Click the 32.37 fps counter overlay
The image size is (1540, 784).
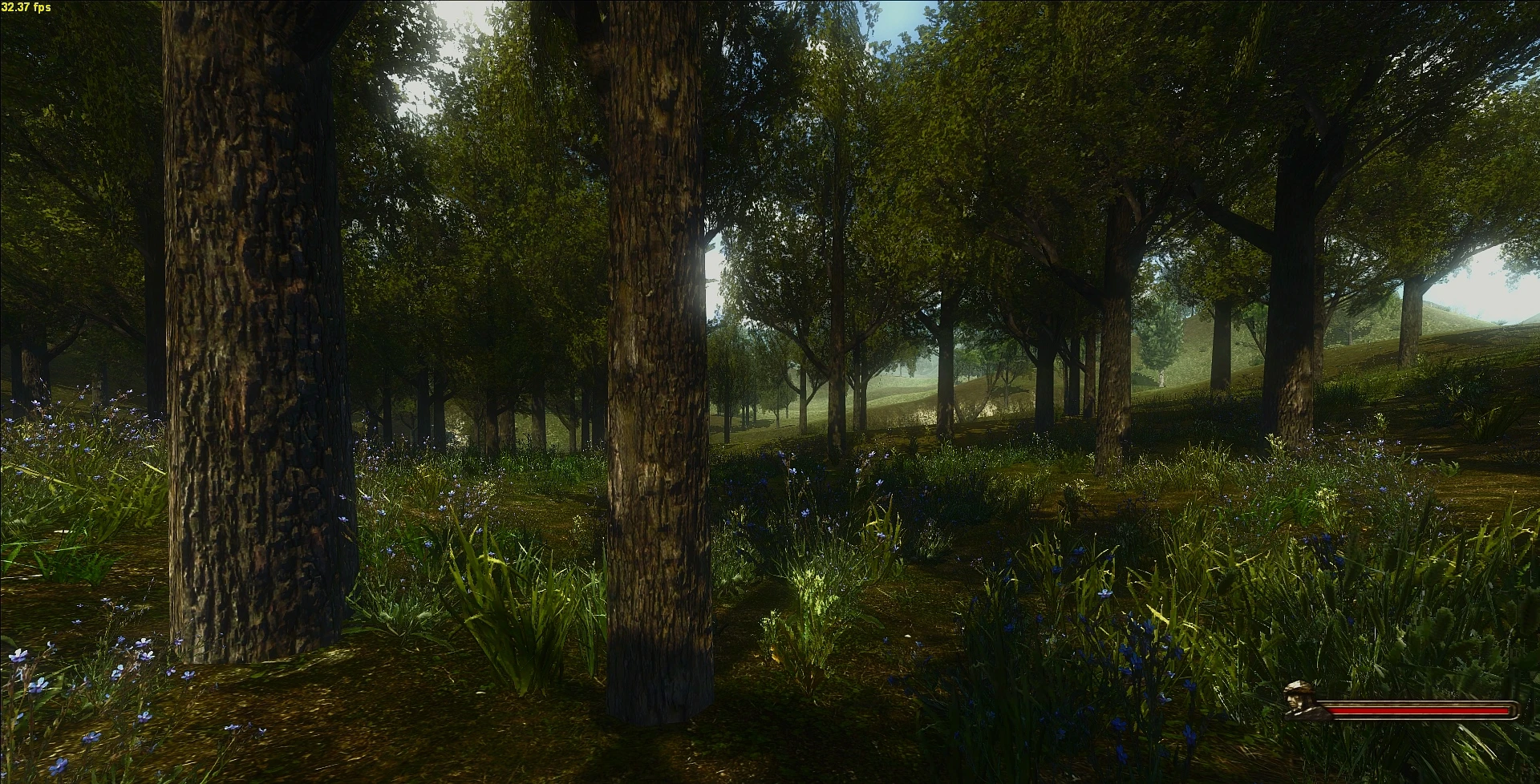(x=28, y=8)
